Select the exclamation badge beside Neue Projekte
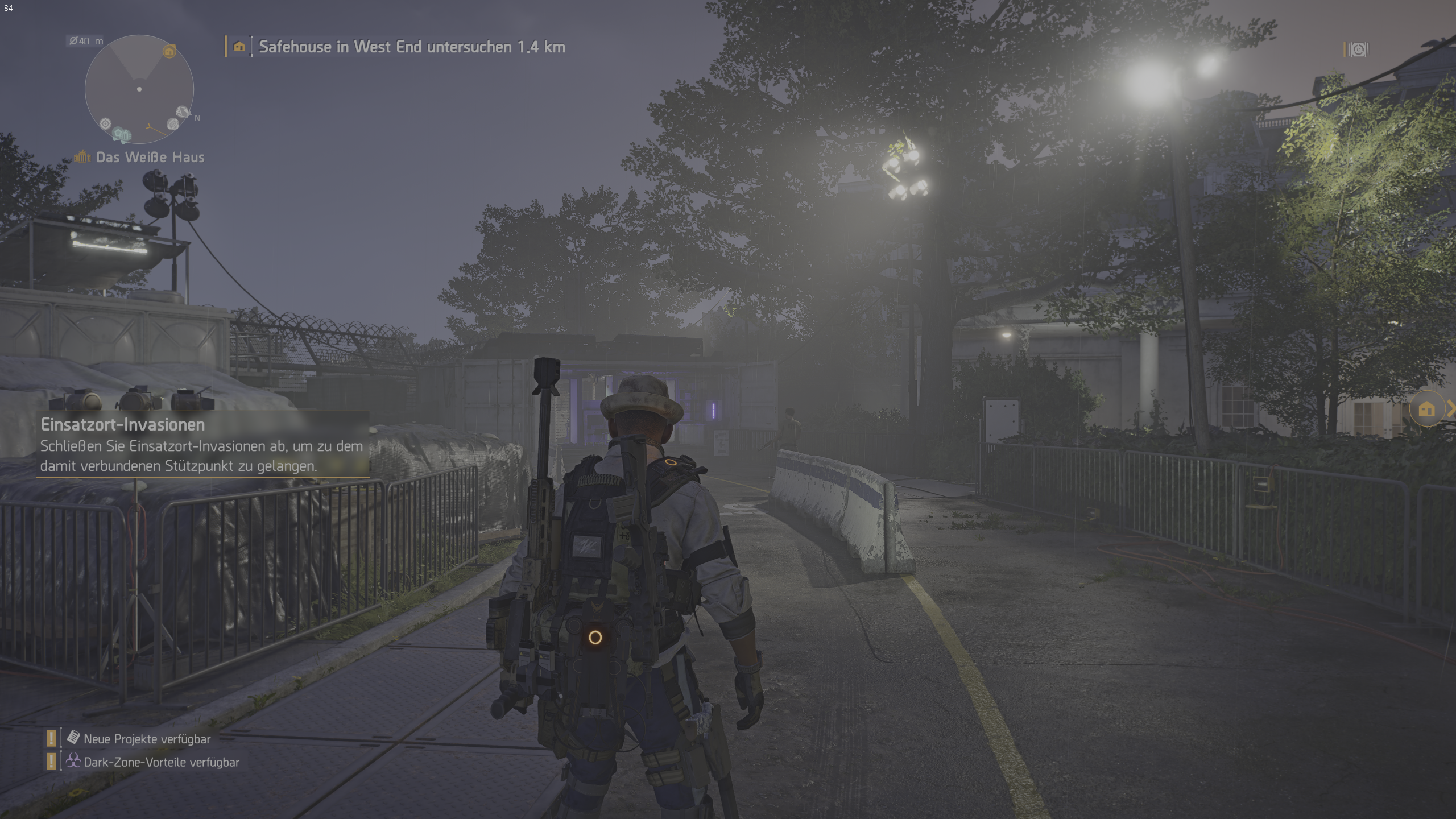 coord(50,738)
